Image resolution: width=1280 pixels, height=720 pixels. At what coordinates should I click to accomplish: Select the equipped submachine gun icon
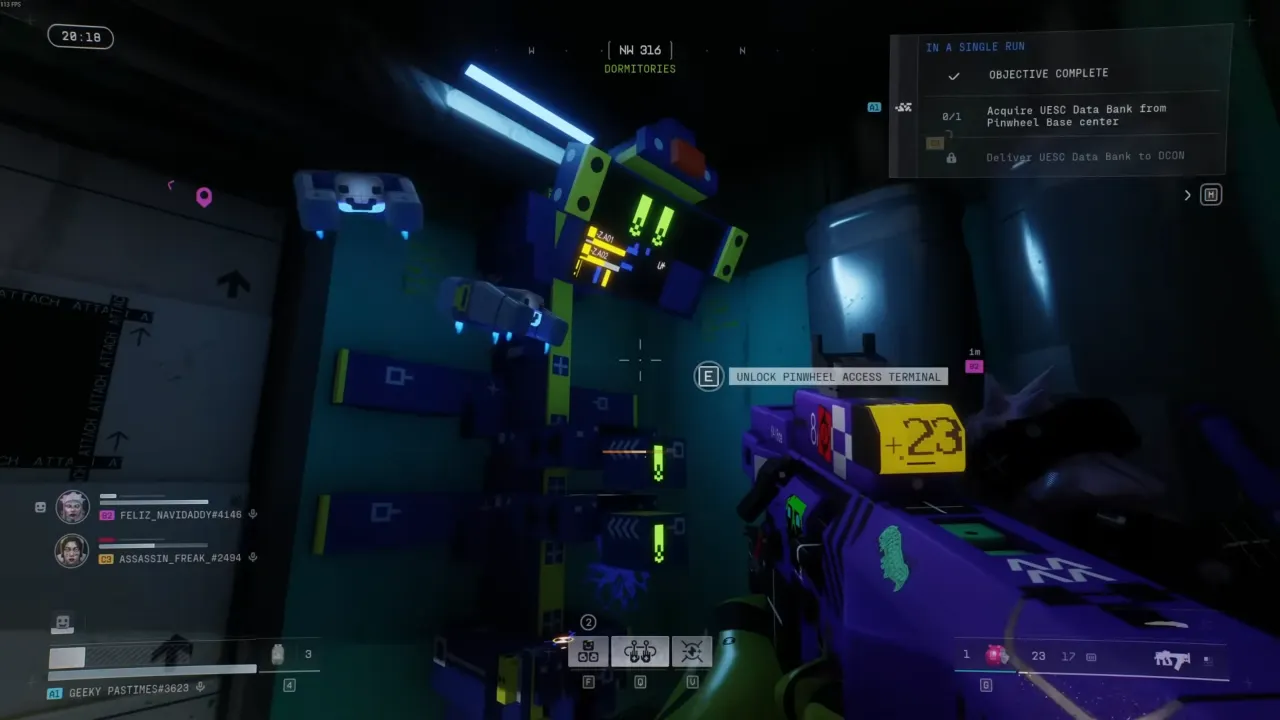pyautogui.click(x=1171, y=659)
